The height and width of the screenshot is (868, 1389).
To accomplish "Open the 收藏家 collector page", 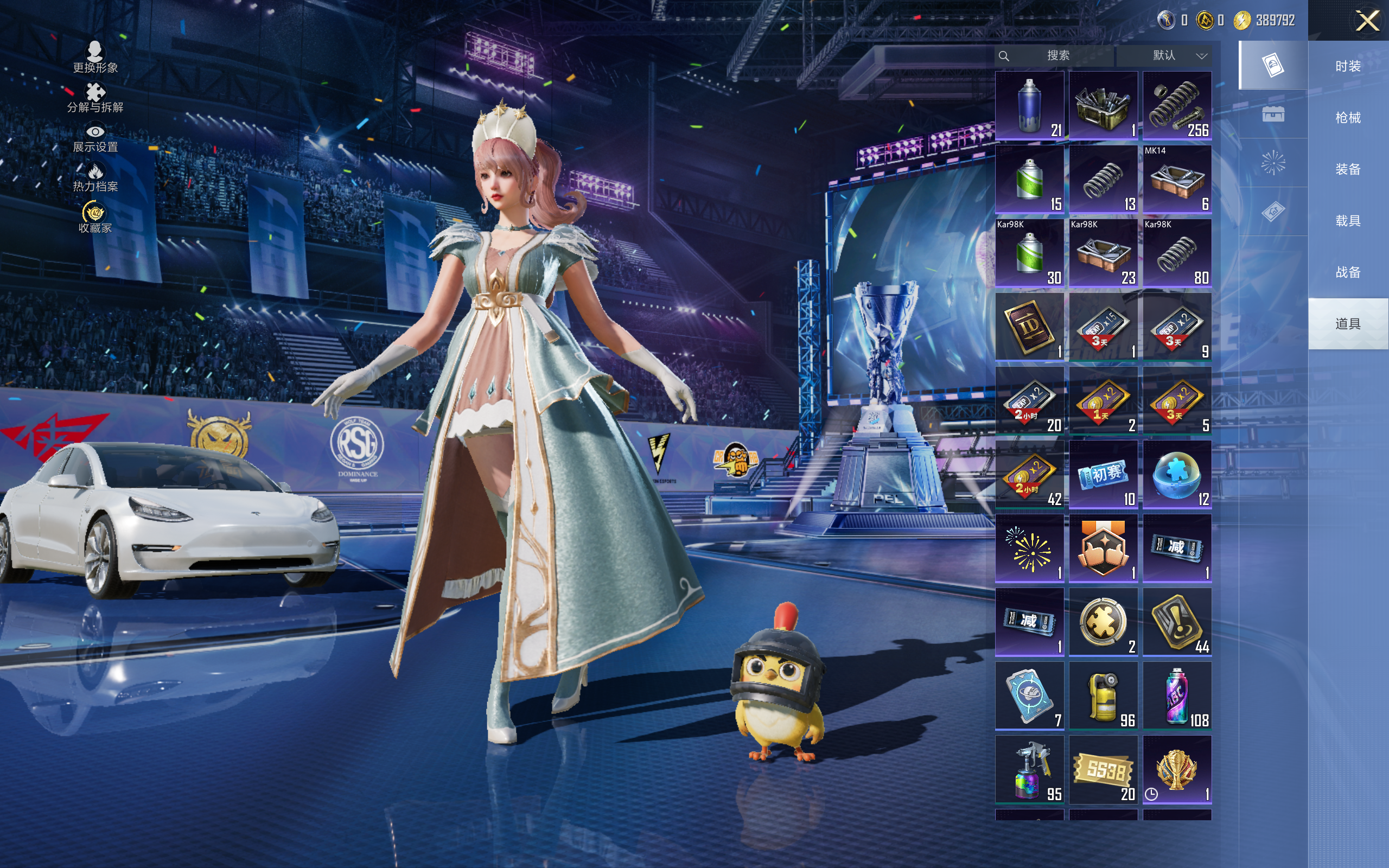I will click(95, 218).
